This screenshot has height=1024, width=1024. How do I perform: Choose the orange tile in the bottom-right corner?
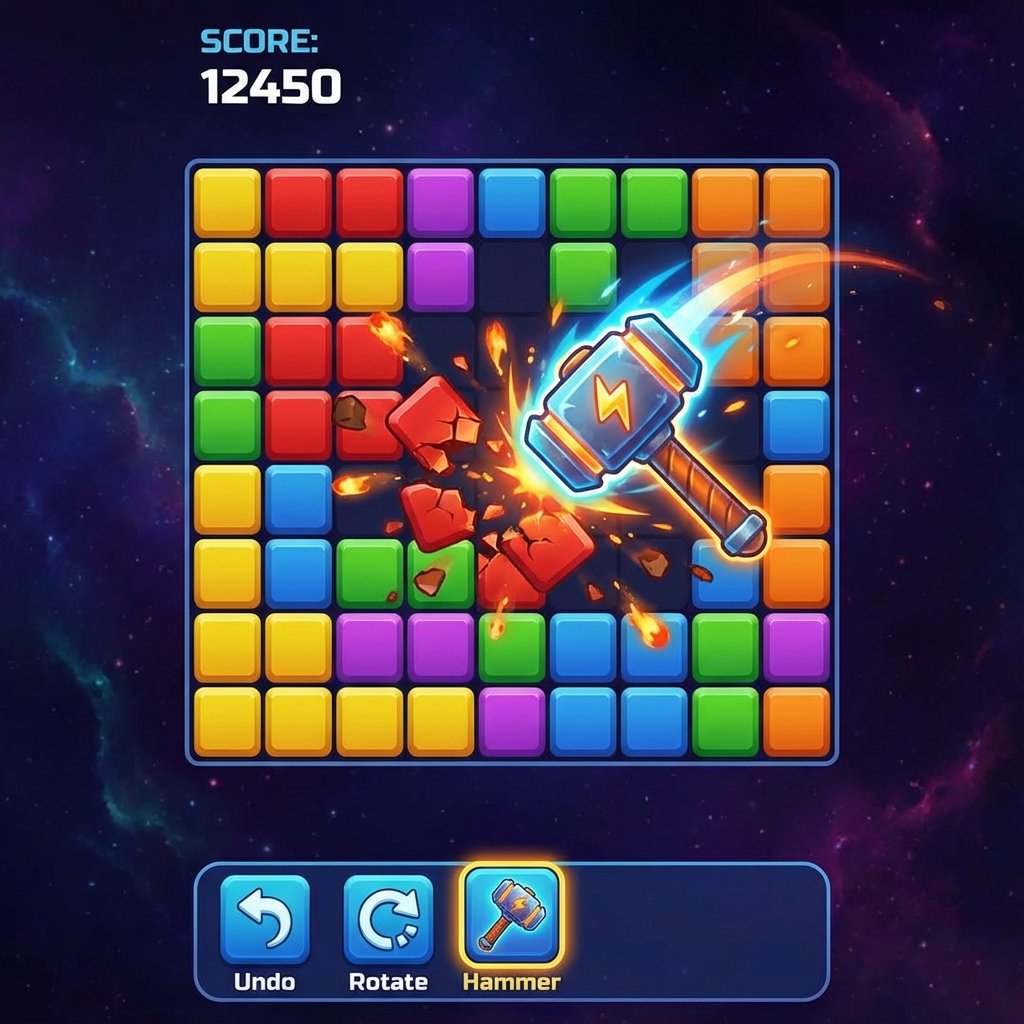tap(797, 721)
